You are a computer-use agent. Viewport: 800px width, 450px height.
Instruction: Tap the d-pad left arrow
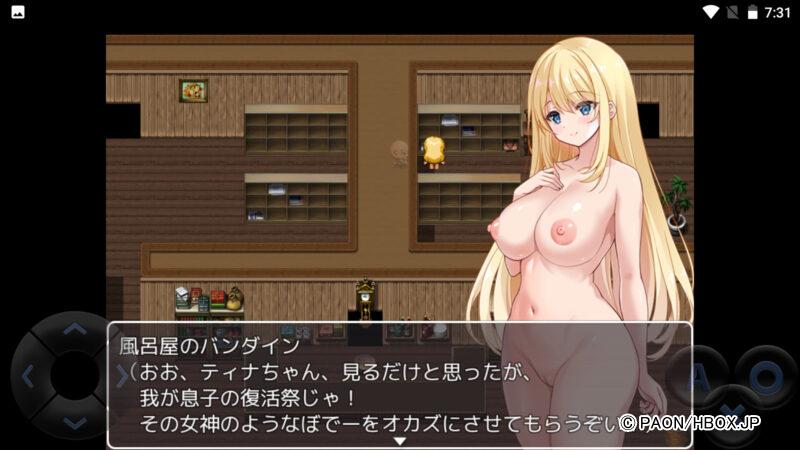click(x=27, y=376)
